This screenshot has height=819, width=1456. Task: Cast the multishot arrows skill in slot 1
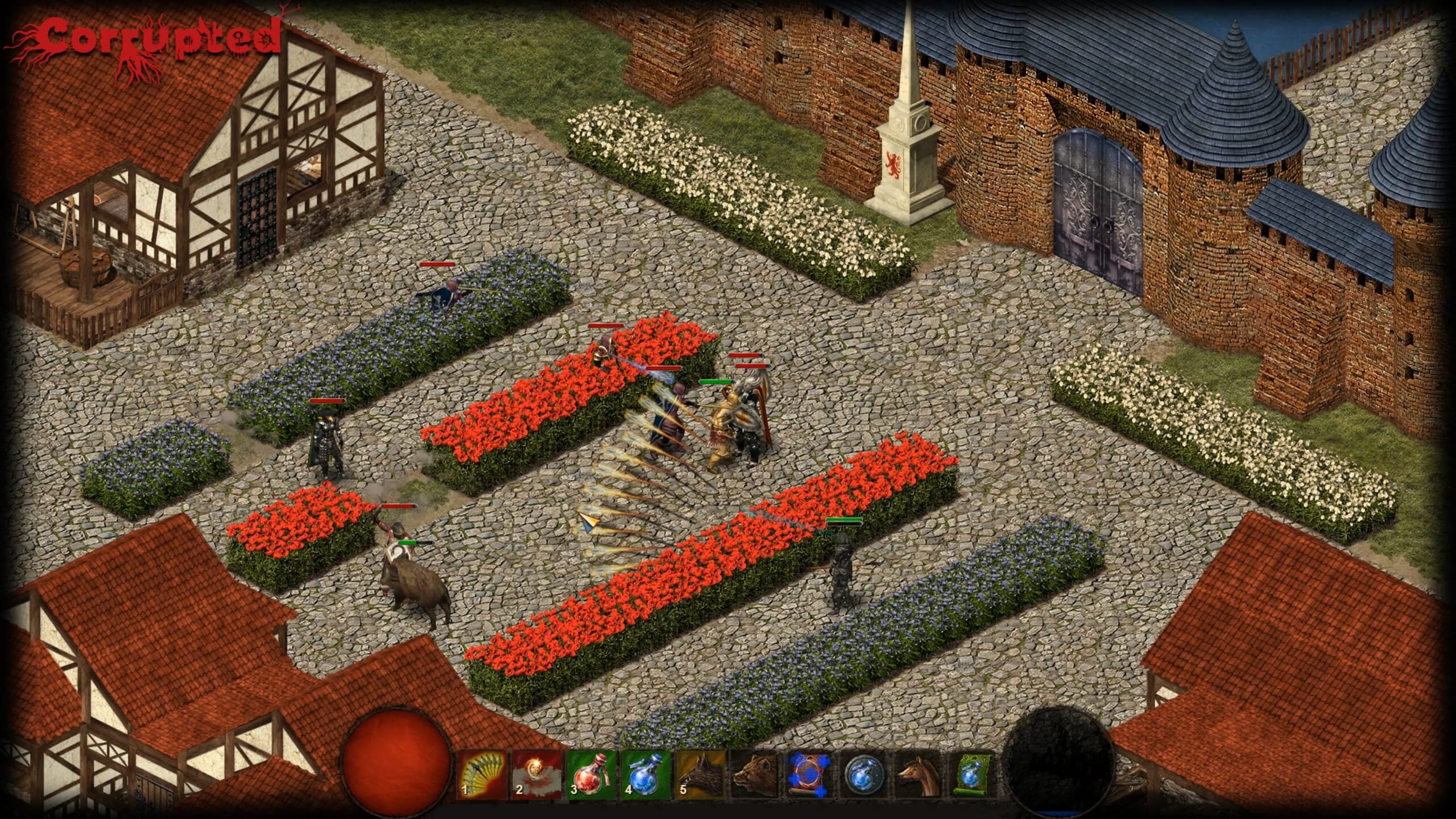(x=481, y=775)
